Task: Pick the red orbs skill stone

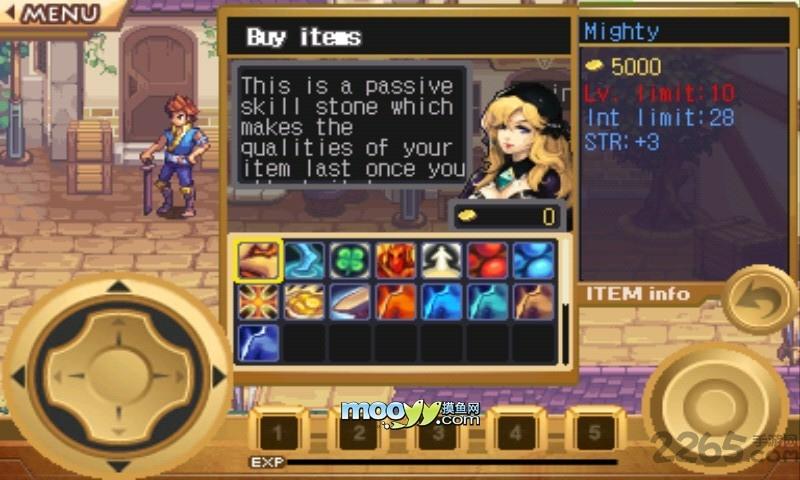Action: tap(487, 260)
